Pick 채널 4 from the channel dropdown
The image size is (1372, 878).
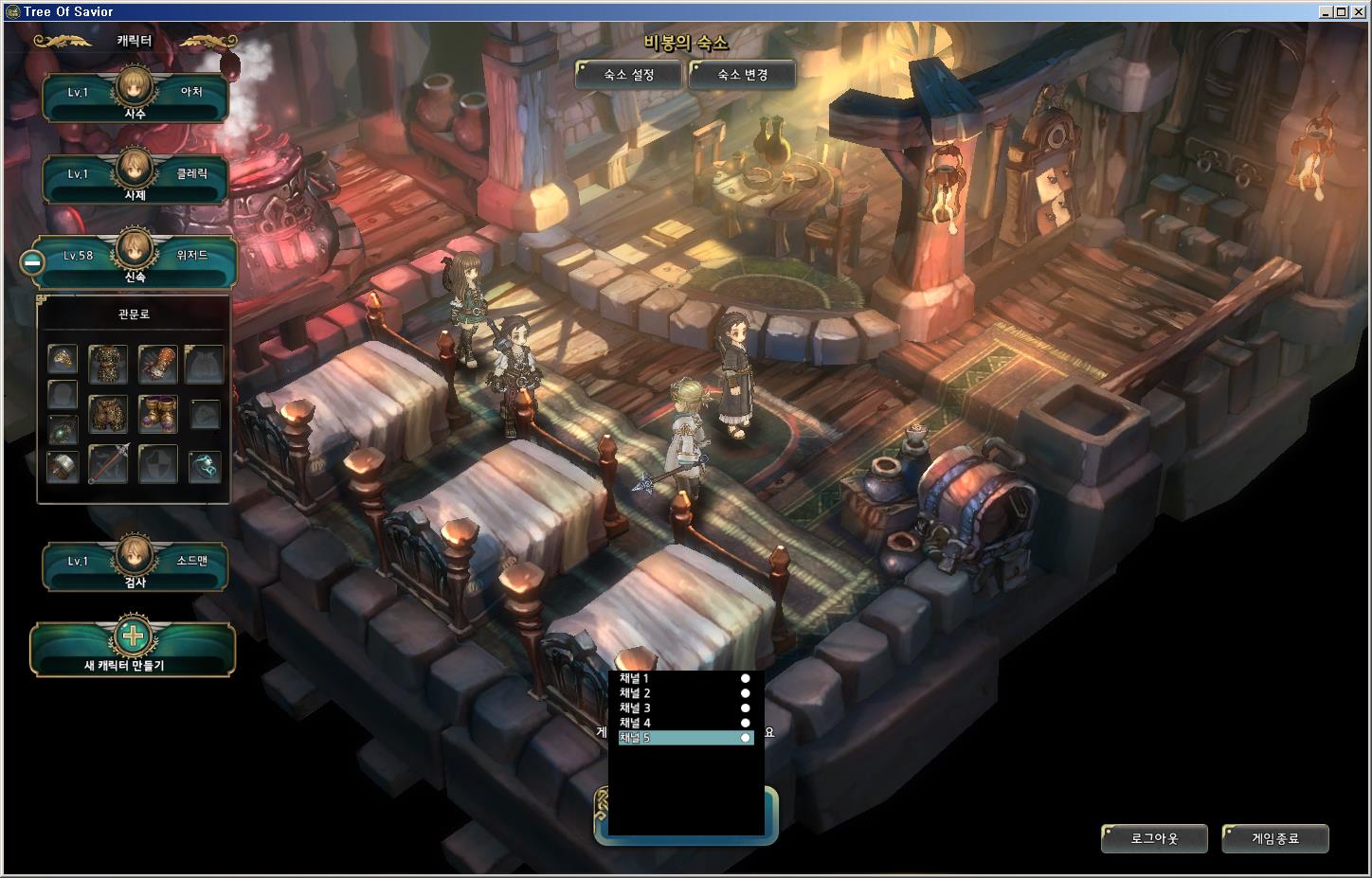684,723
